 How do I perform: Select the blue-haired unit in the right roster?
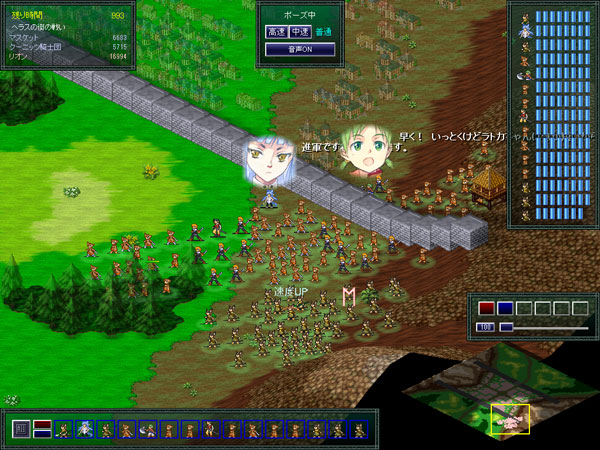[525, 32]
